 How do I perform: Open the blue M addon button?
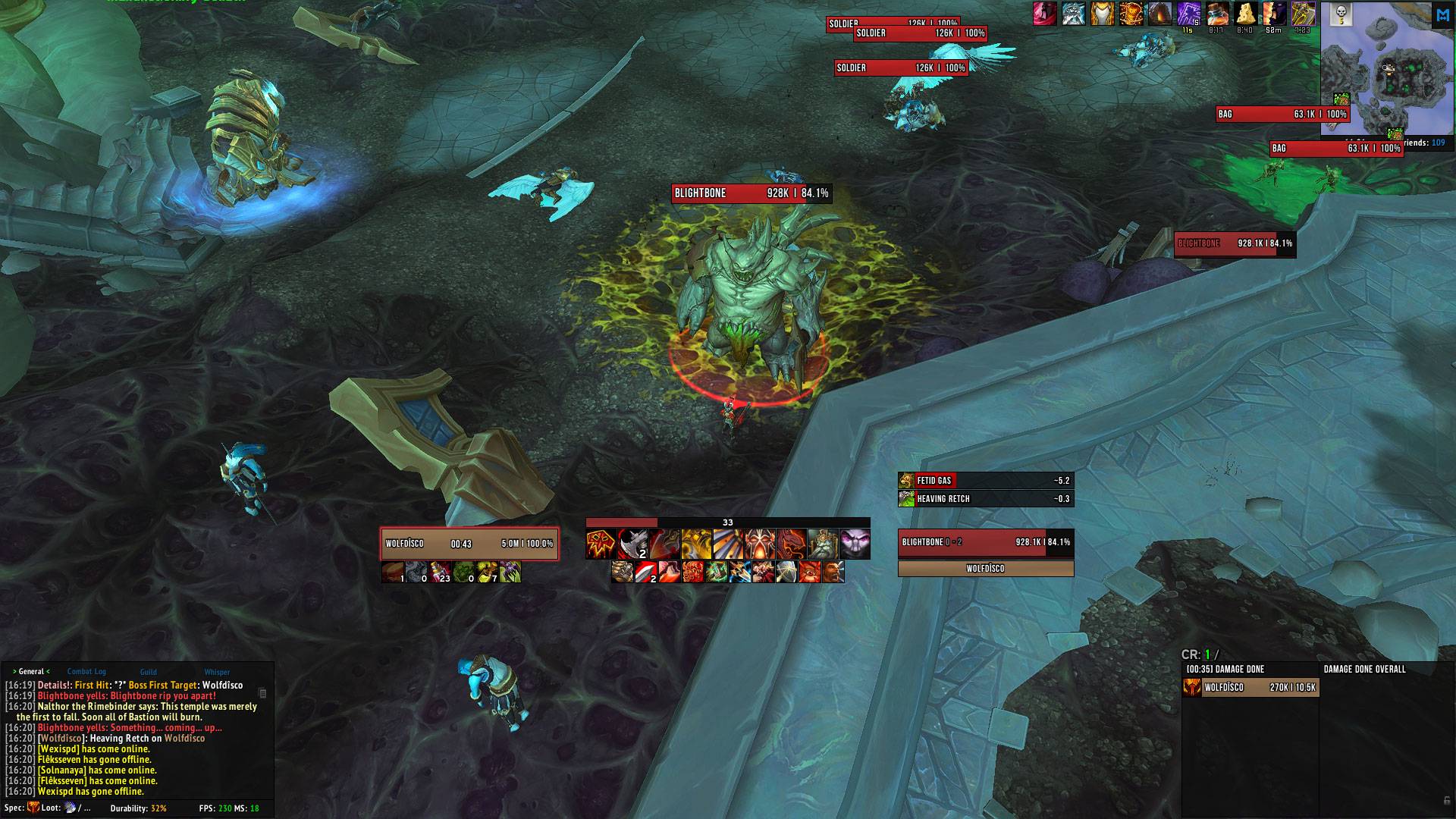1442,15
